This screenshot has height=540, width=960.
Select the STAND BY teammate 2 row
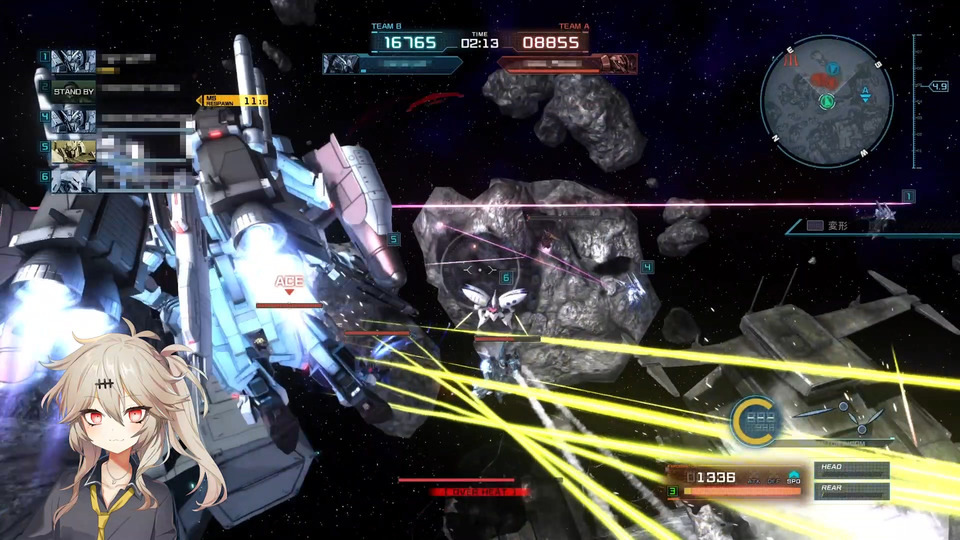74,90
